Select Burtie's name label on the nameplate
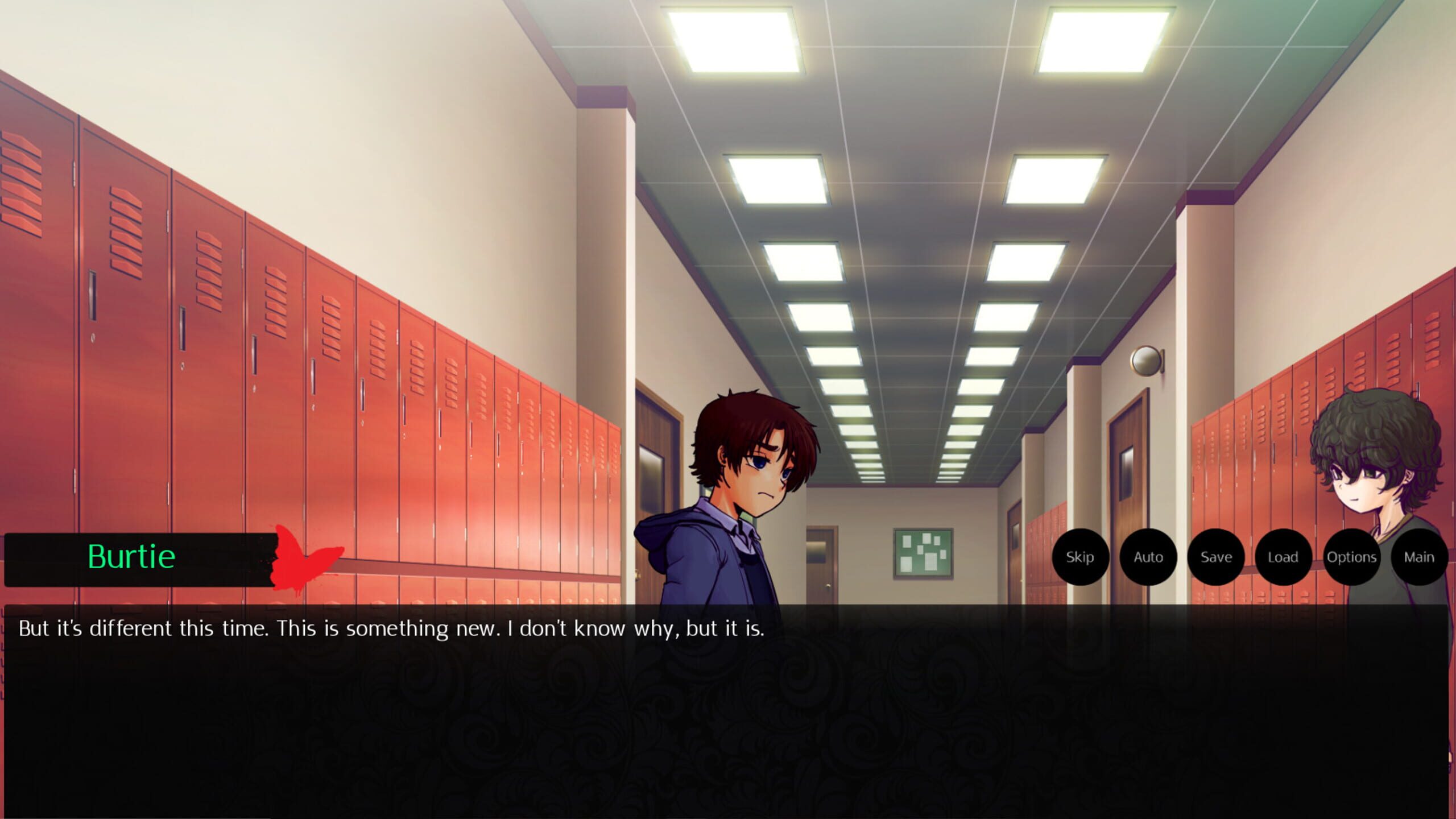Viewport: 1456px width, 819px height. (132, 556)
